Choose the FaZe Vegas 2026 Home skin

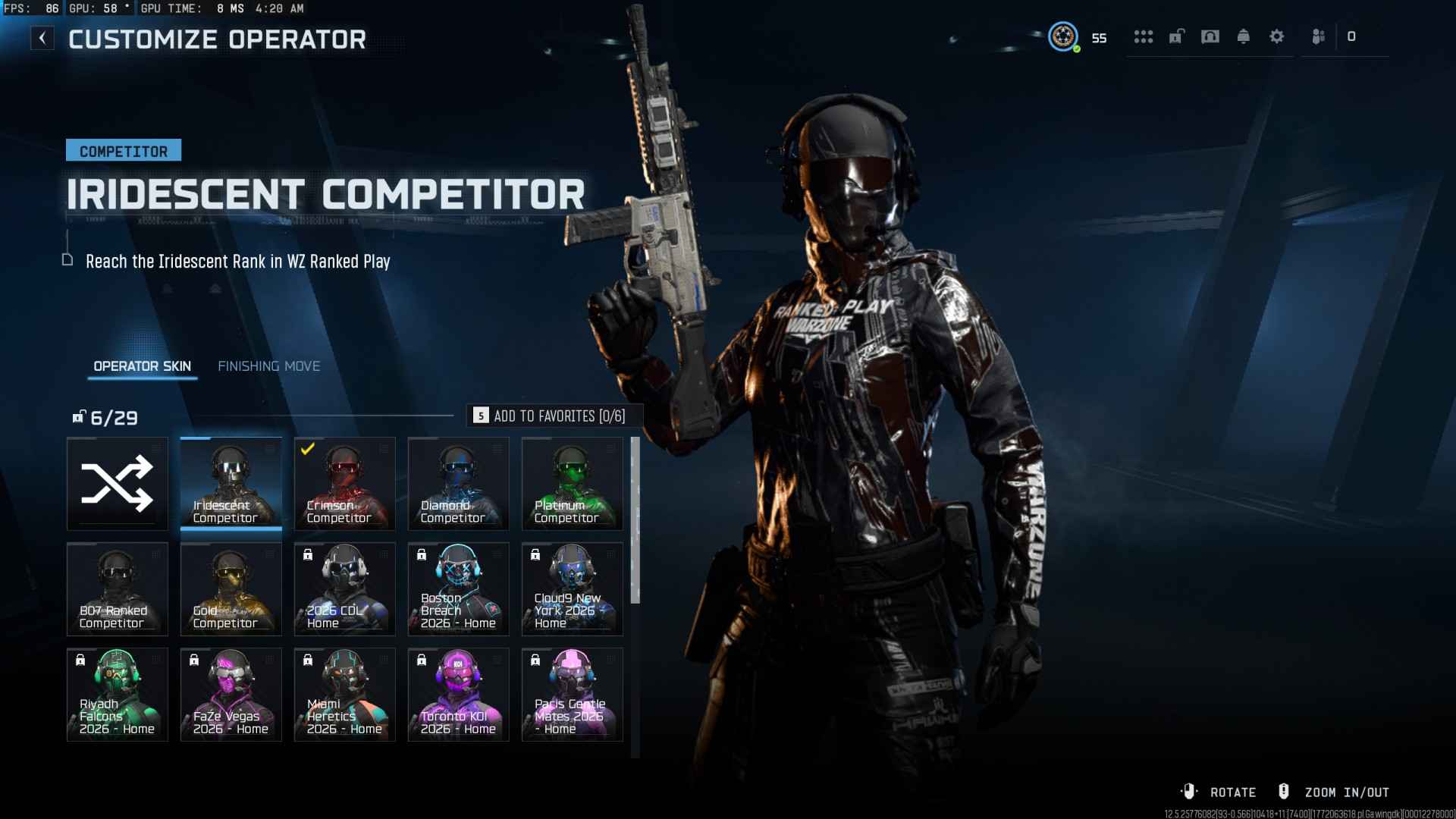pyautogui.click(x=231, y=695)
